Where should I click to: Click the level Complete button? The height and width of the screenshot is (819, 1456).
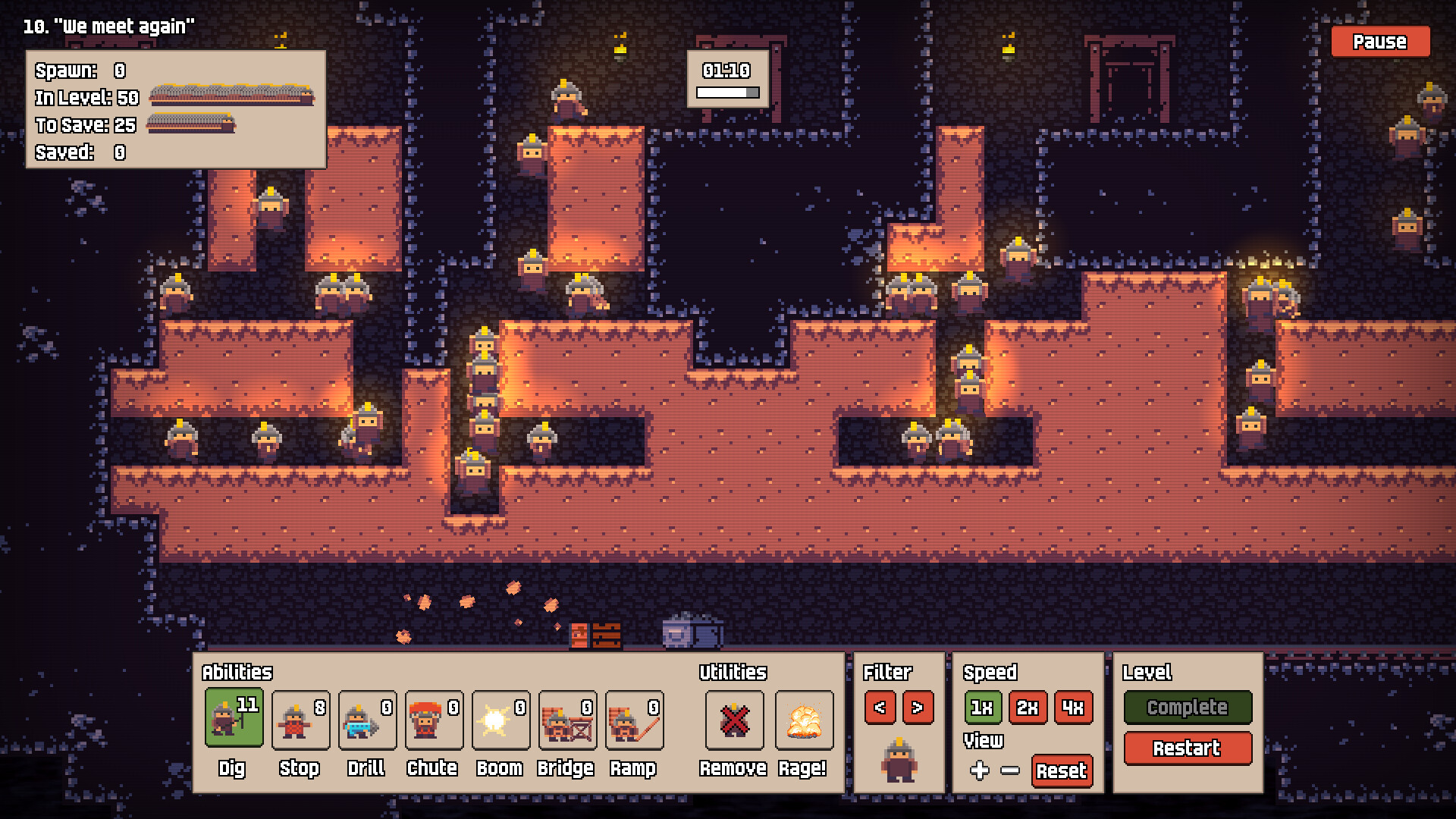tap(1187, 707)
